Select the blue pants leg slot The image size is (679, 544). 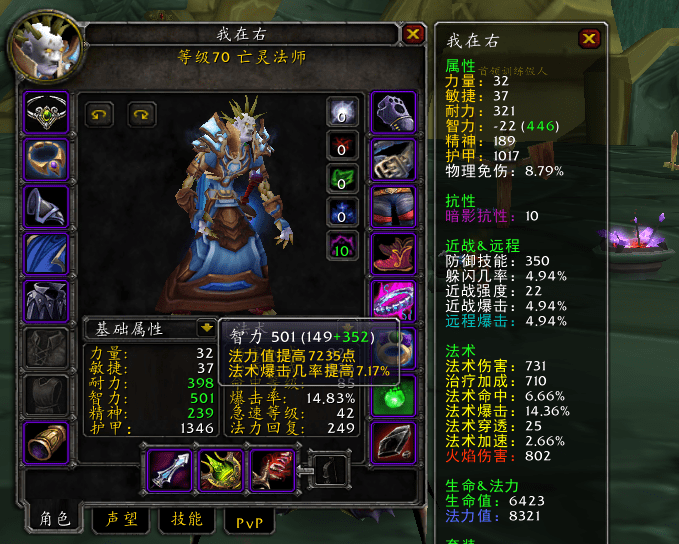pyautogui.click(x=393, y=206)
